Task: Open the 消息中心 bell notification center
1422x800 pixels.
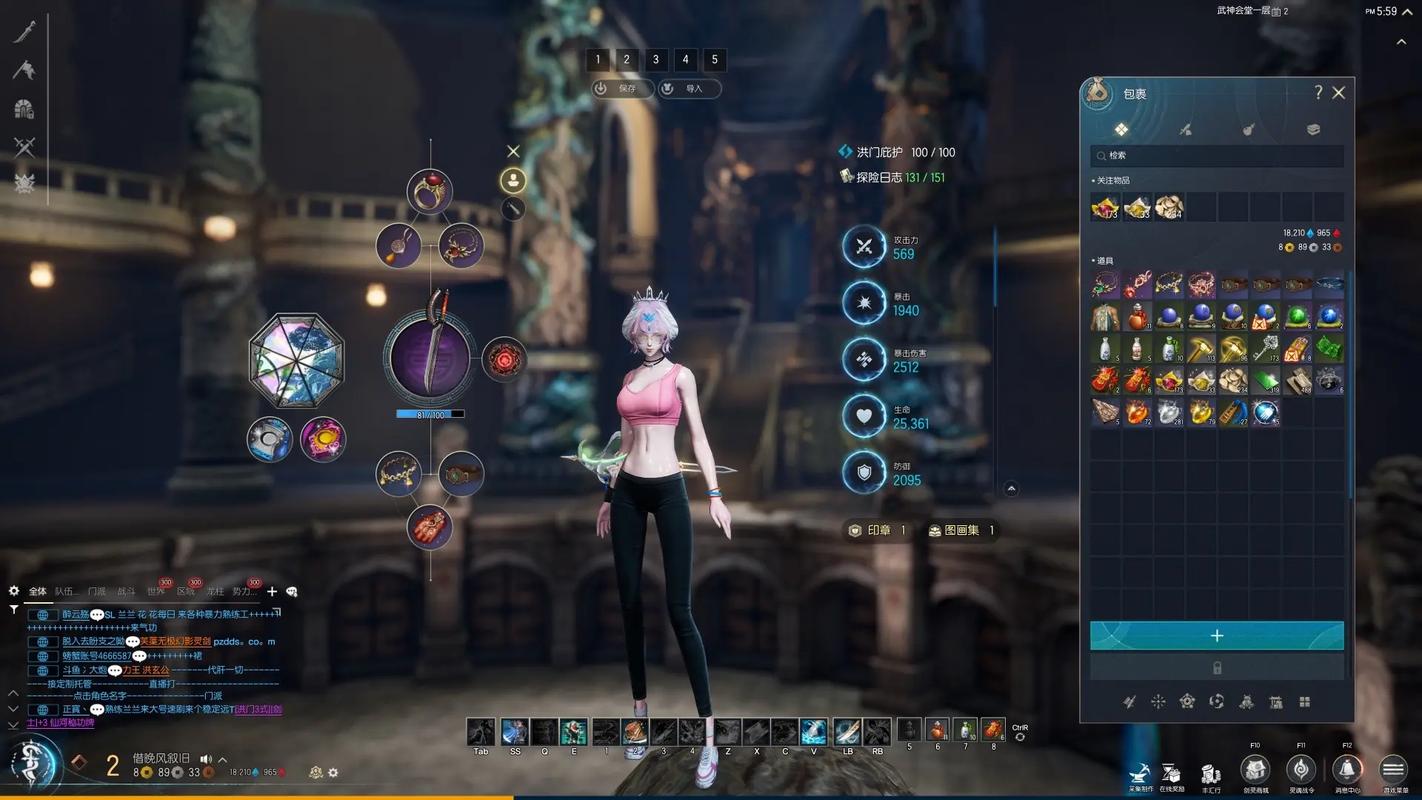Action: point(1347,769)
